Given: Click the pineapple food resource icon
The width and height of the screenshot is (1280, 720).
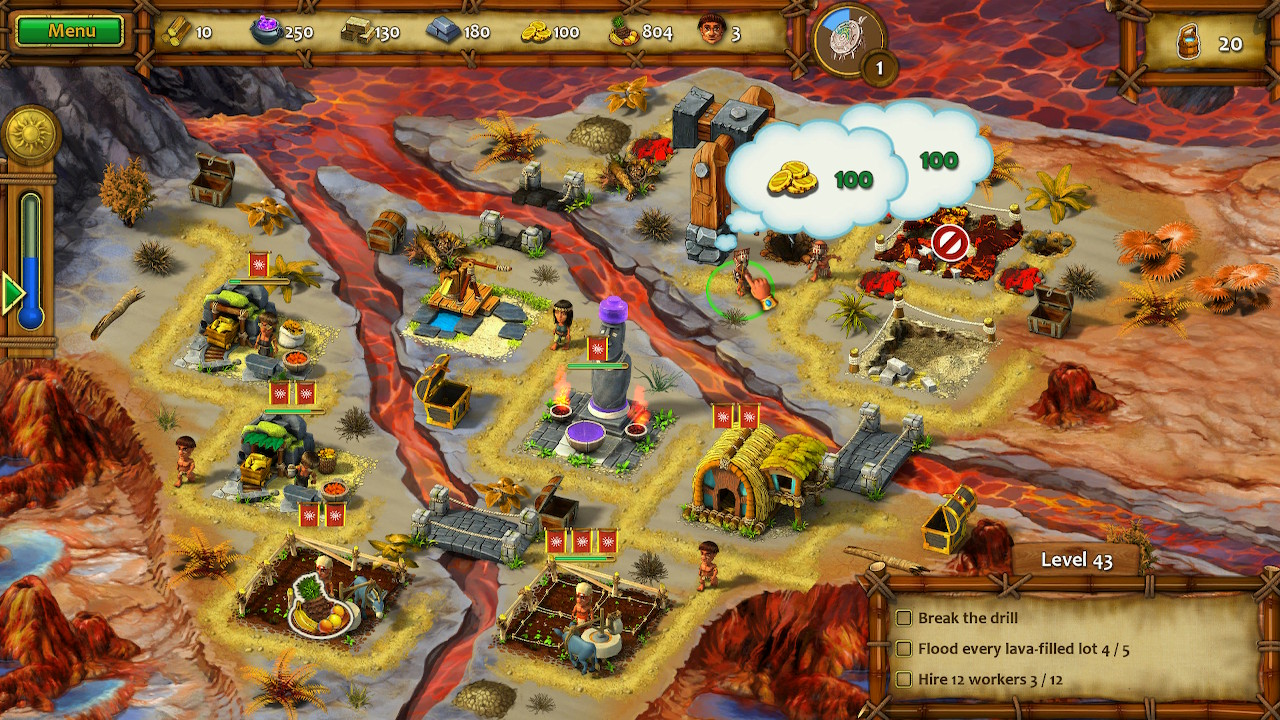Looking at the screenshot, I should pos(621,31).
